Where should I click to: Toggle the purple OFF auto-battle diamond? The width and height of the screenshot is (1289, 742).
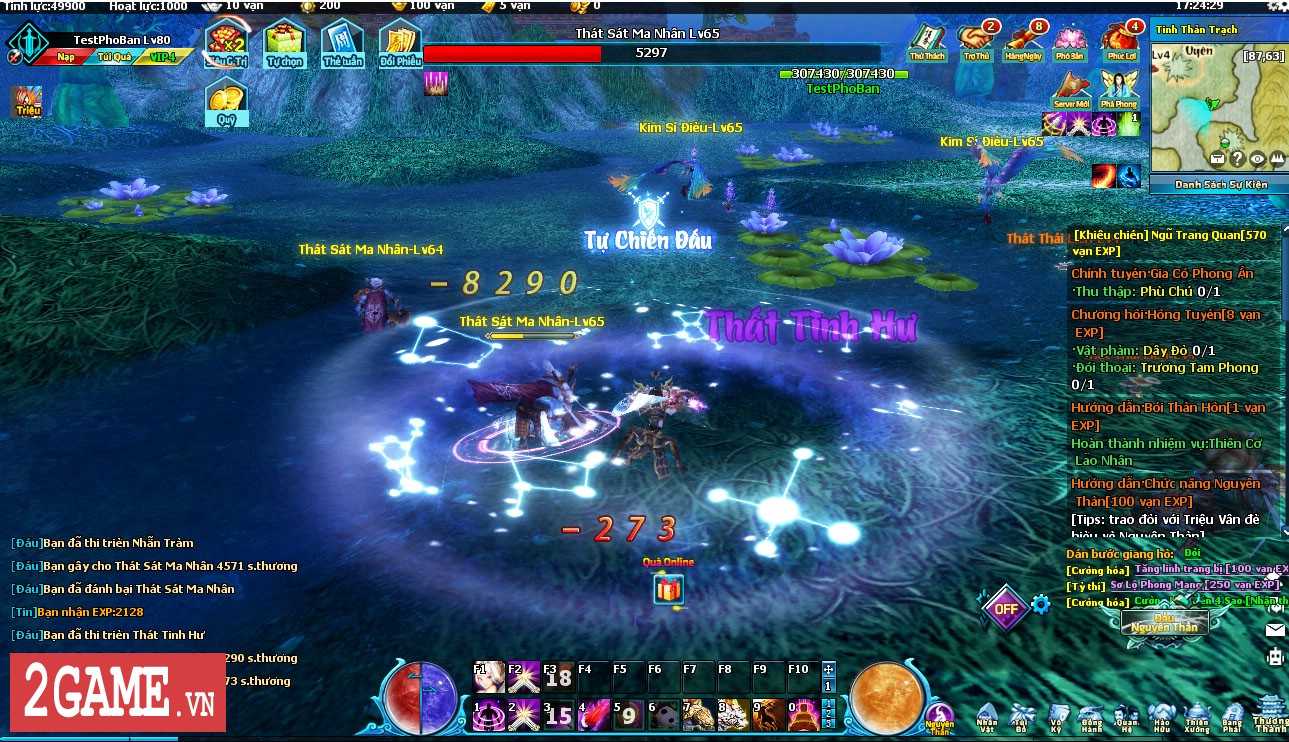point(1004,607)
